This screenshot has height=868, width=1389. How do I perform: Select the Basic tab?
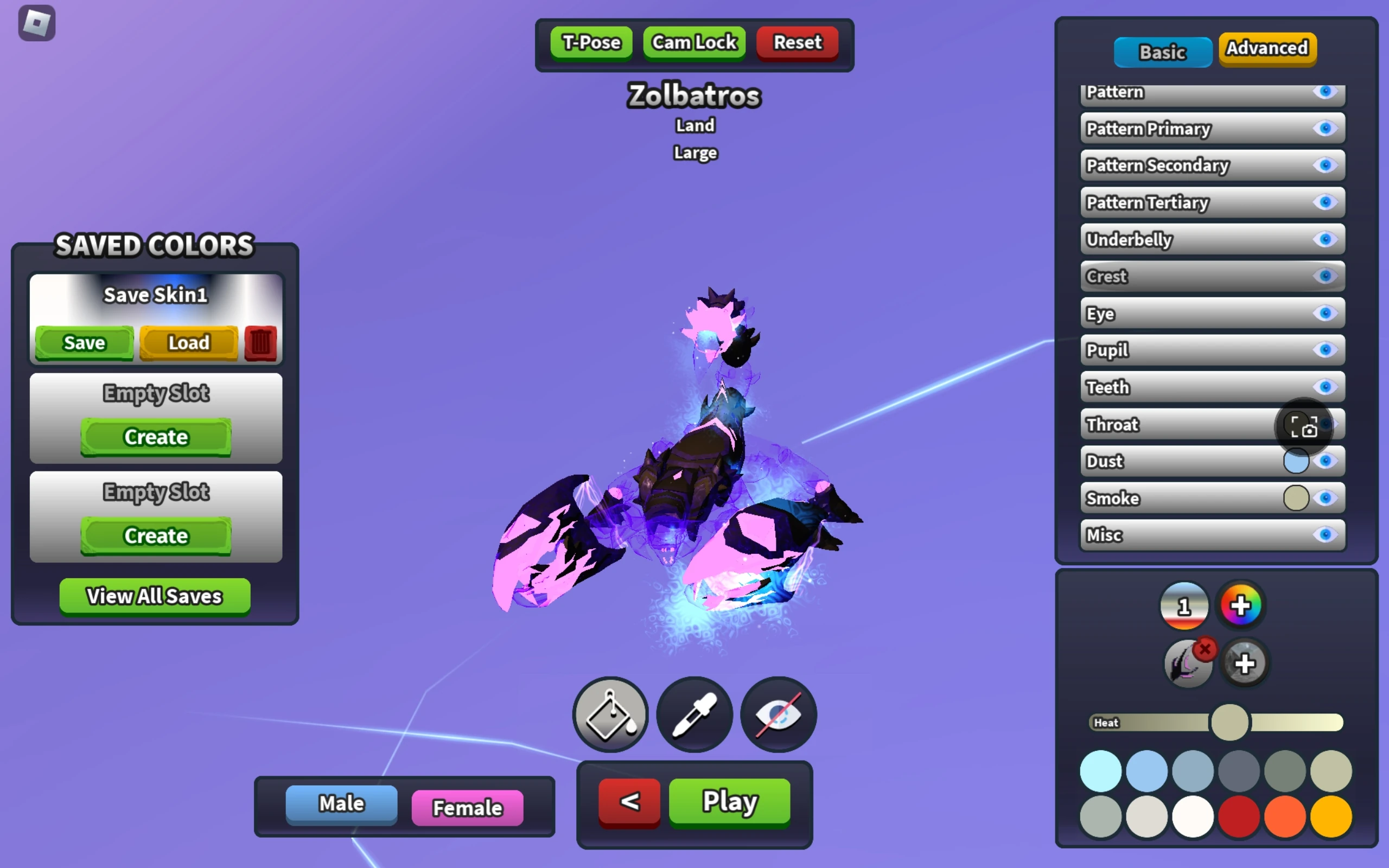point(1162,52)
